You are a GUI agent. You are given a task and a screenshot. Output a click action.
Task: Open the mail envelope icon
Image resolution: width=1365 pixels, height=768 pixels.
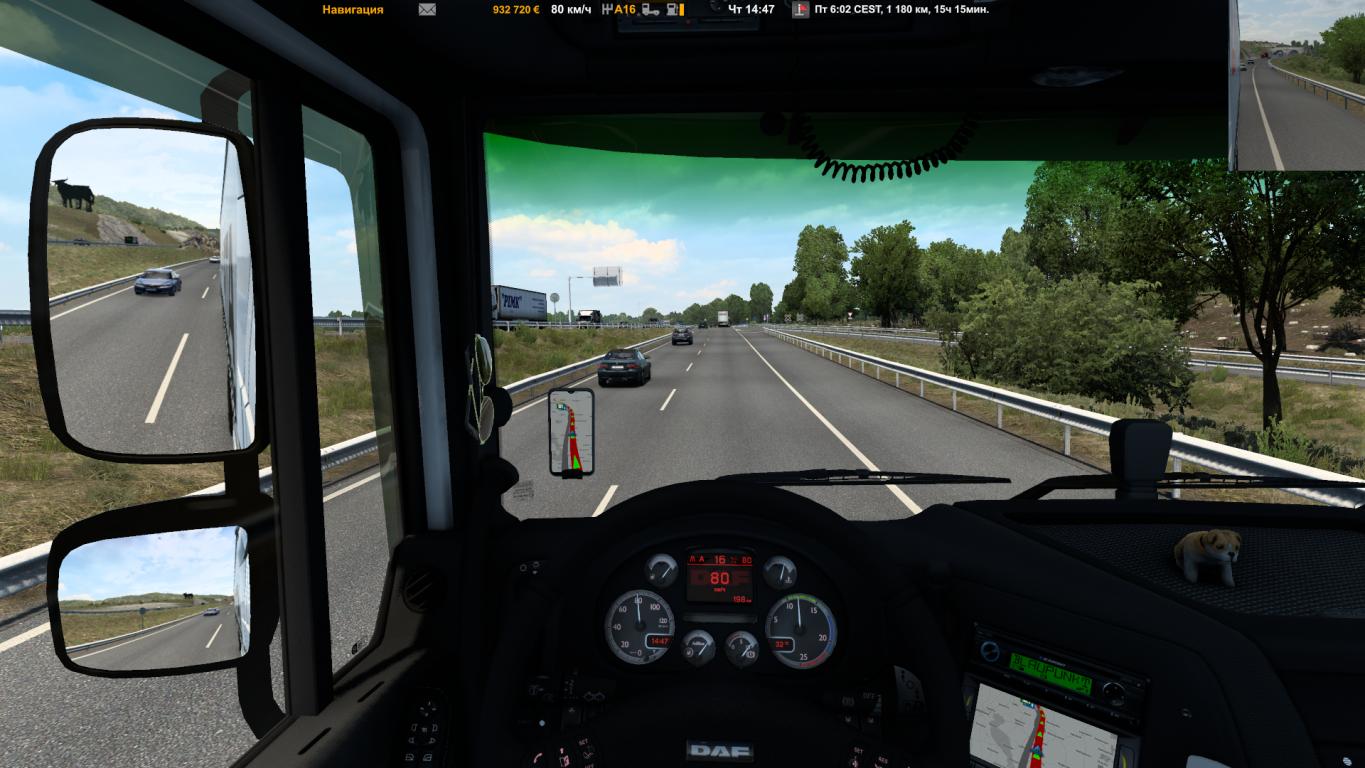point(427,10)
